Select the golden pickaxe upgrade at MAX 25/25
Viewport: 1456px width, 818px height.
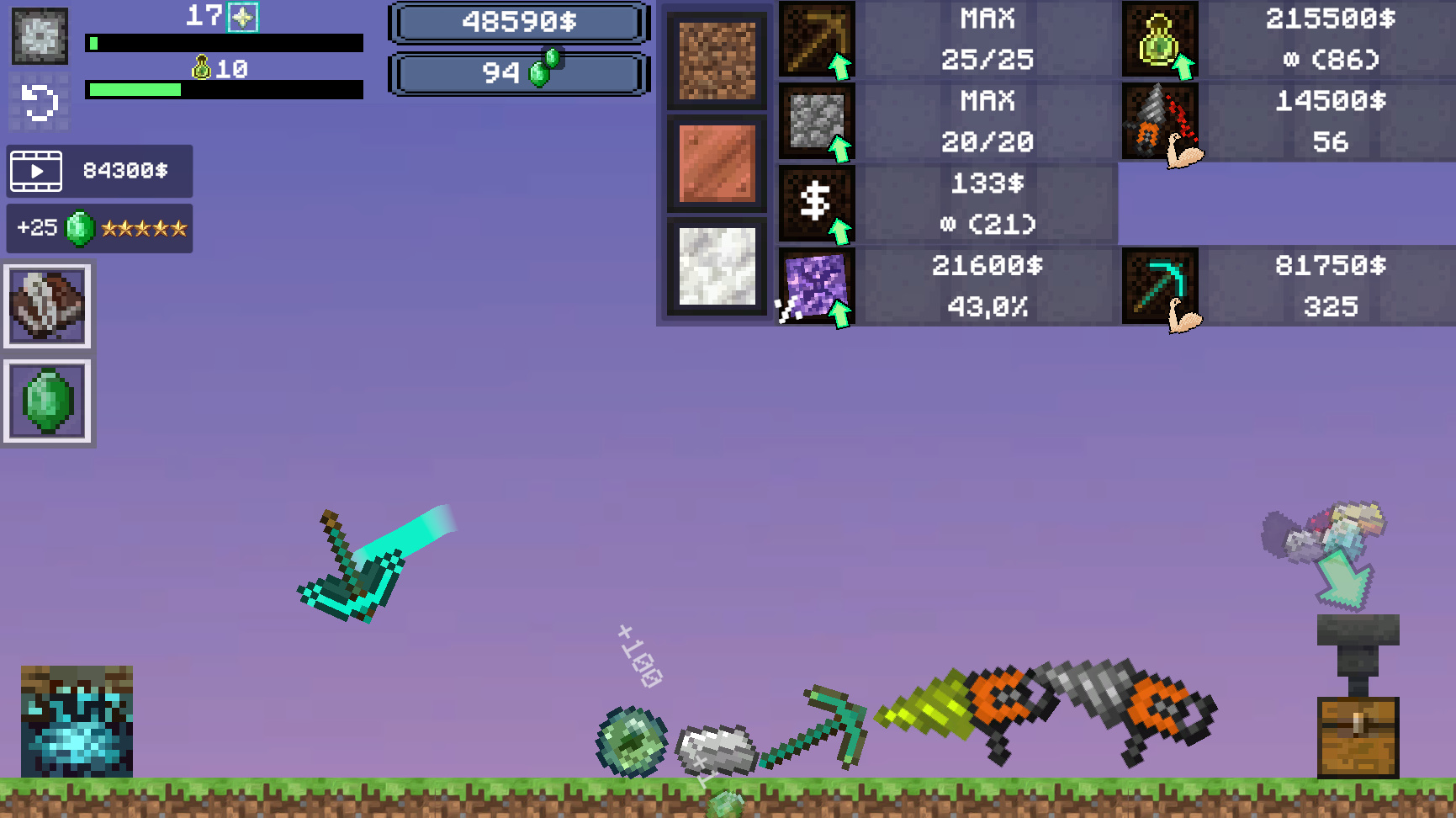(815, 40)
